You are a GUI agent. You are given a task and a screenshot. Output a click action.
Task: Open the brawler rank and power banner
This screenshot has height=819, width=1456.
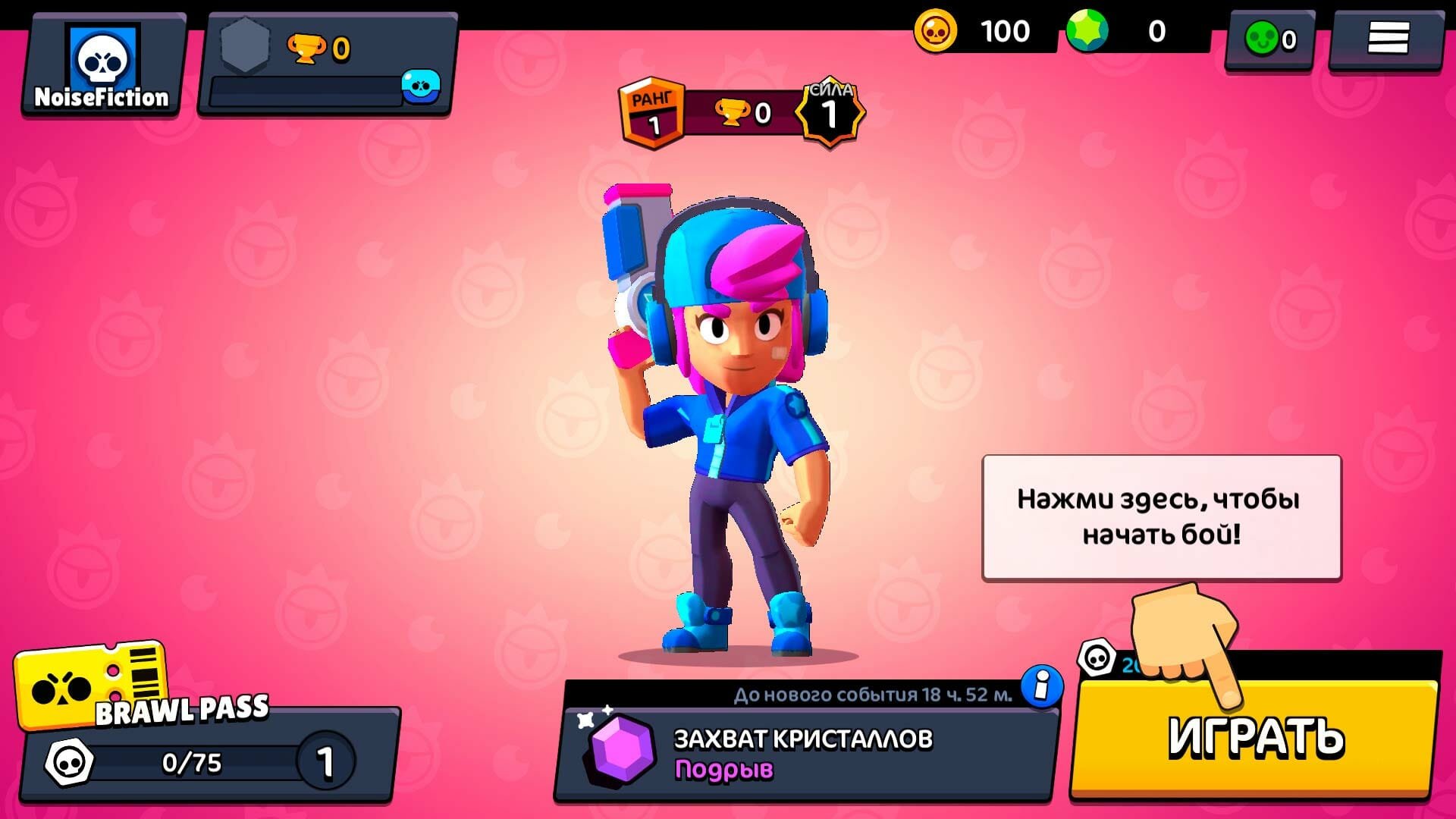(742, 114)
